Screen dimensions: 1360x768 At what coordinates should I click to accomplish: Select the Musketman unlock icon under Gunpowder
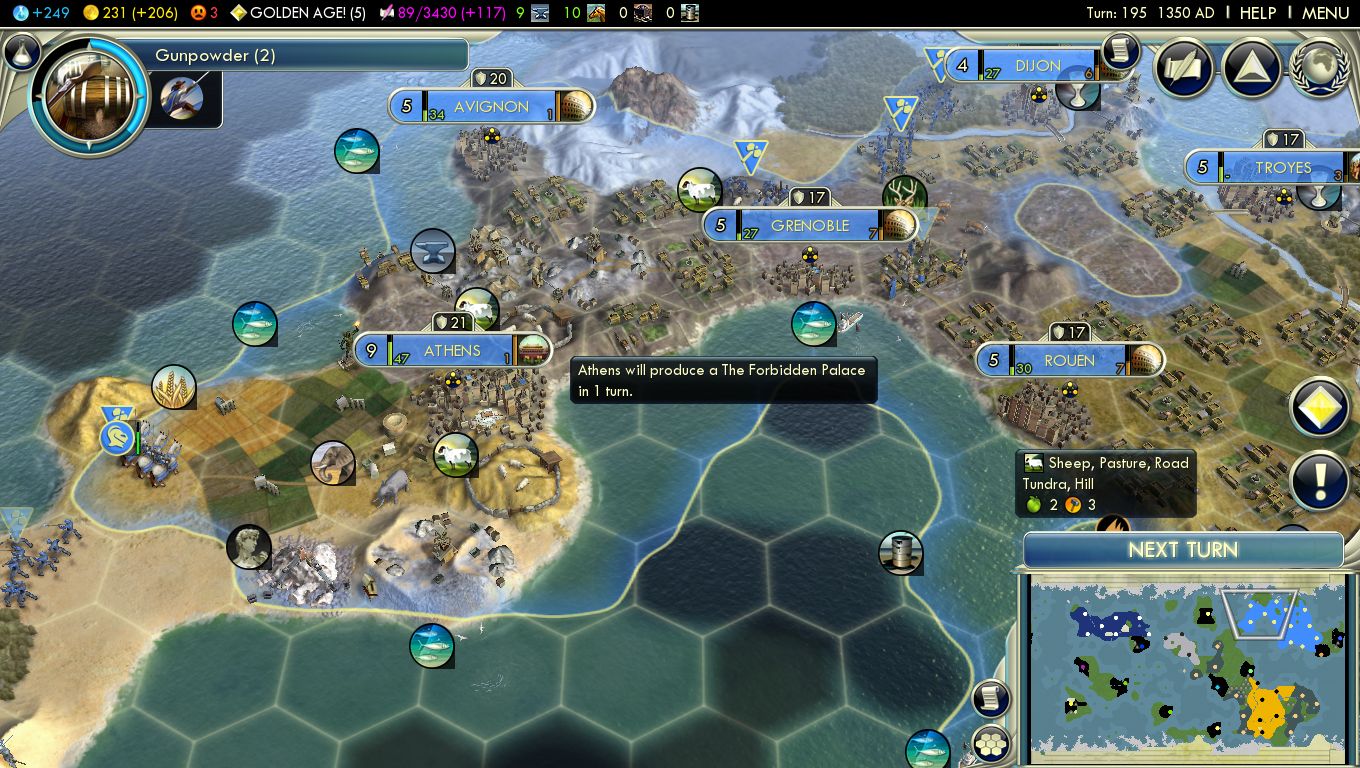click(x=182, y=97)
